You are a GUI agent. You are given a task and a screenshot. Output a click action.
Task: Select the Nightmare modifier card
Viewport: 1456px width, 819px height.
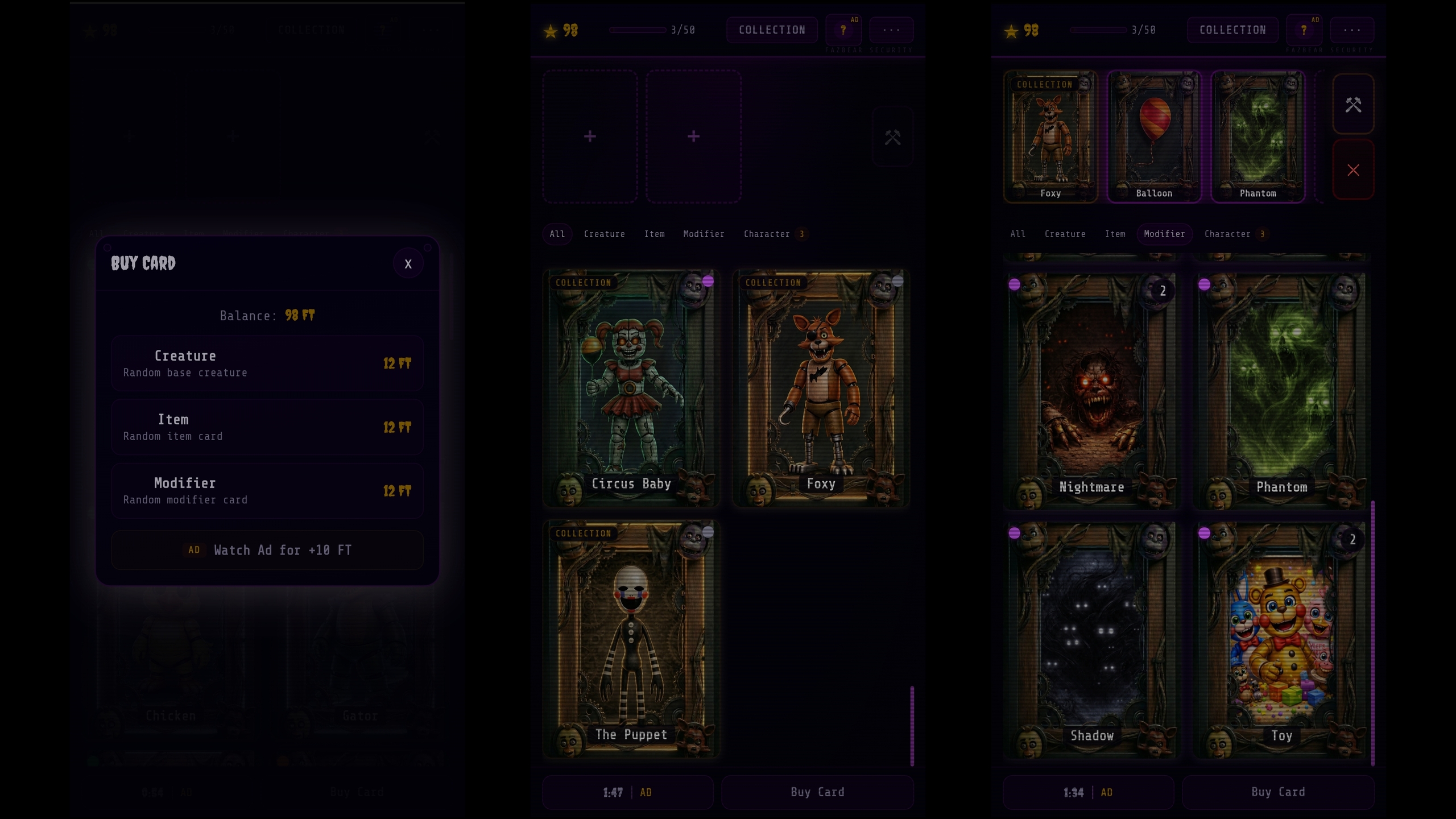(1091, 391)
